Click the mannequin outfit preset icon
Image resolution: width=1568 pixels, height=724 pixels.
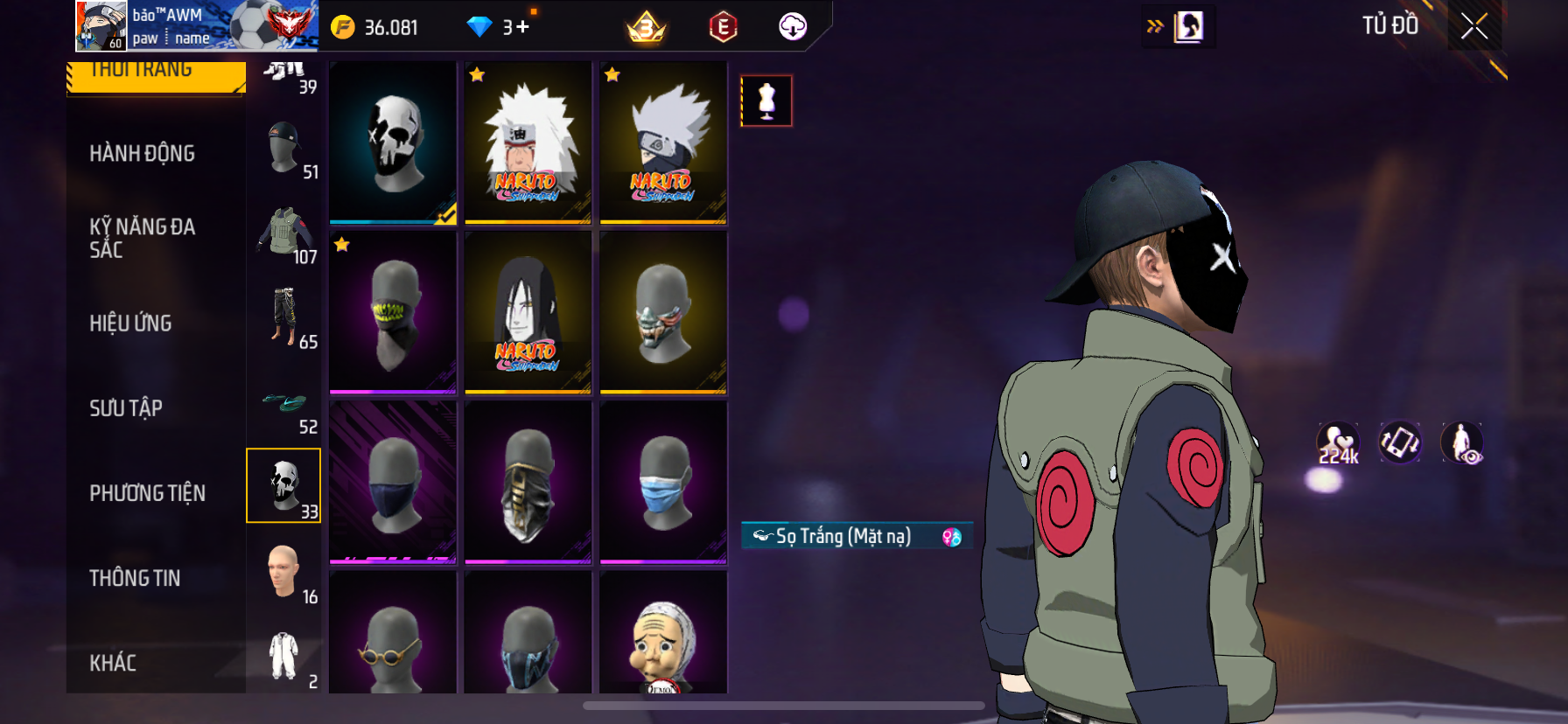point(766,101)
